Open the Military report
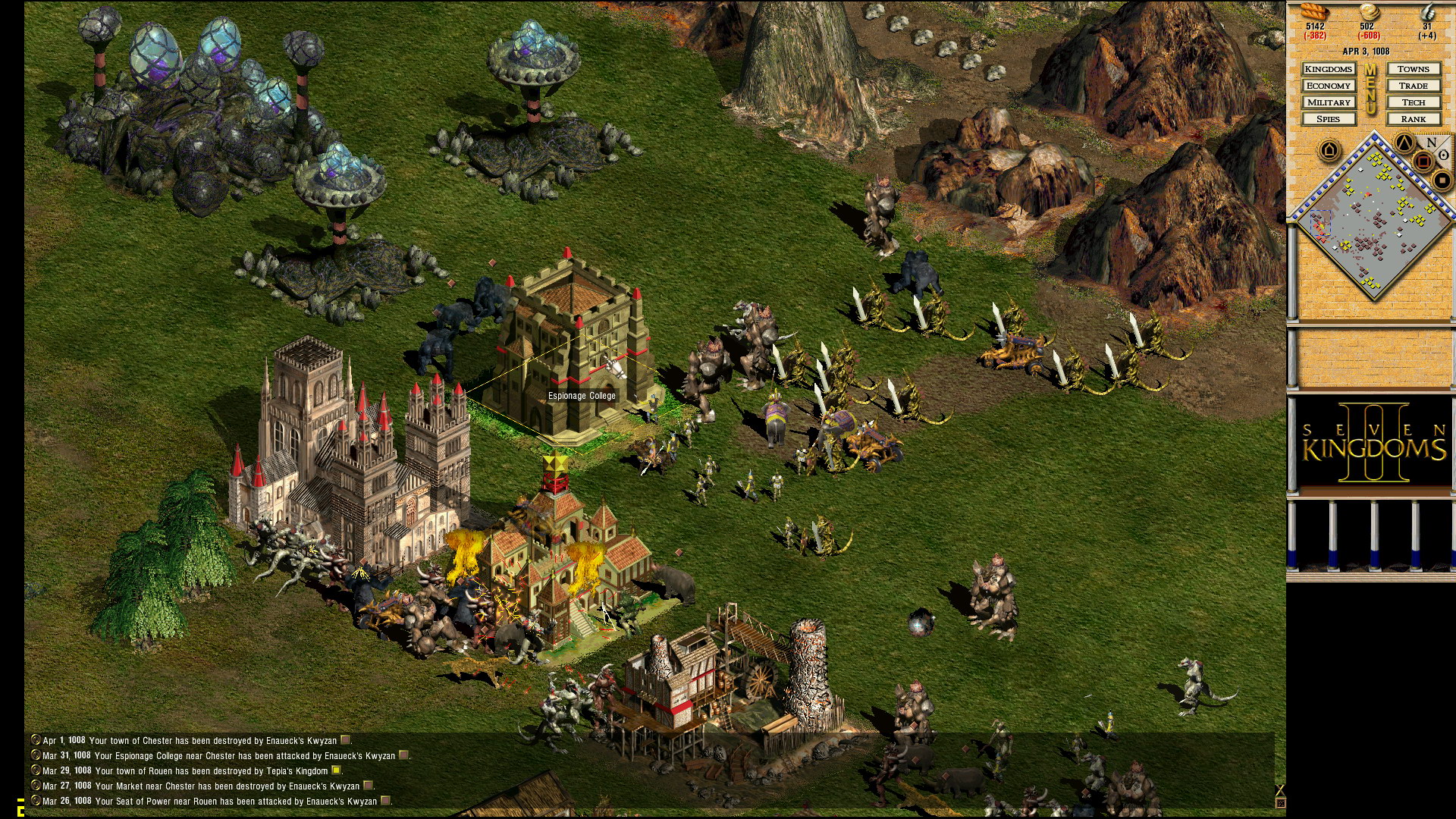This screenshot has height=819, width=1456. click(x=1329, y=102)
